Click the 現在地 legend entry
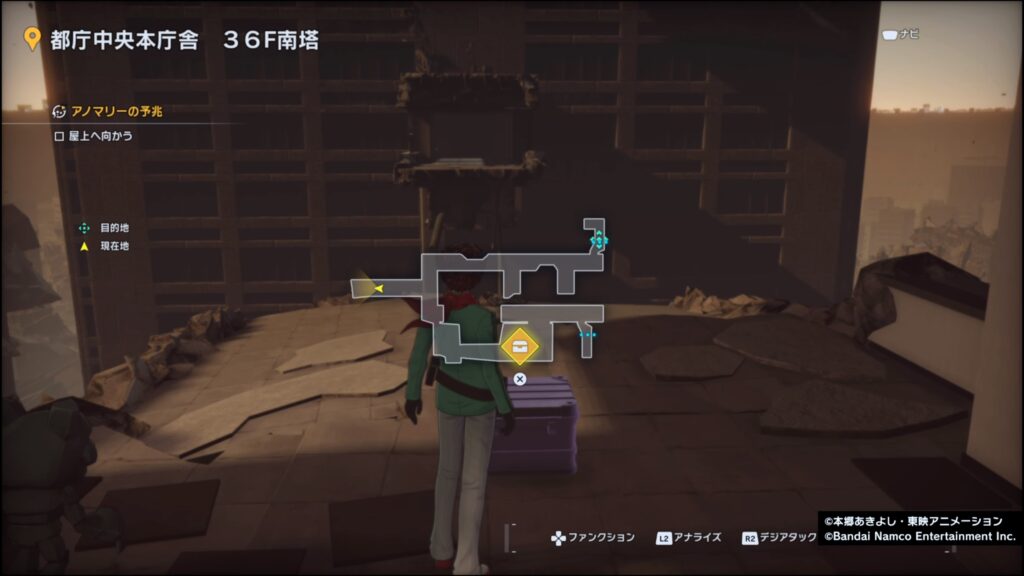This screenshot has height=576, width=1024. [113, 246]
